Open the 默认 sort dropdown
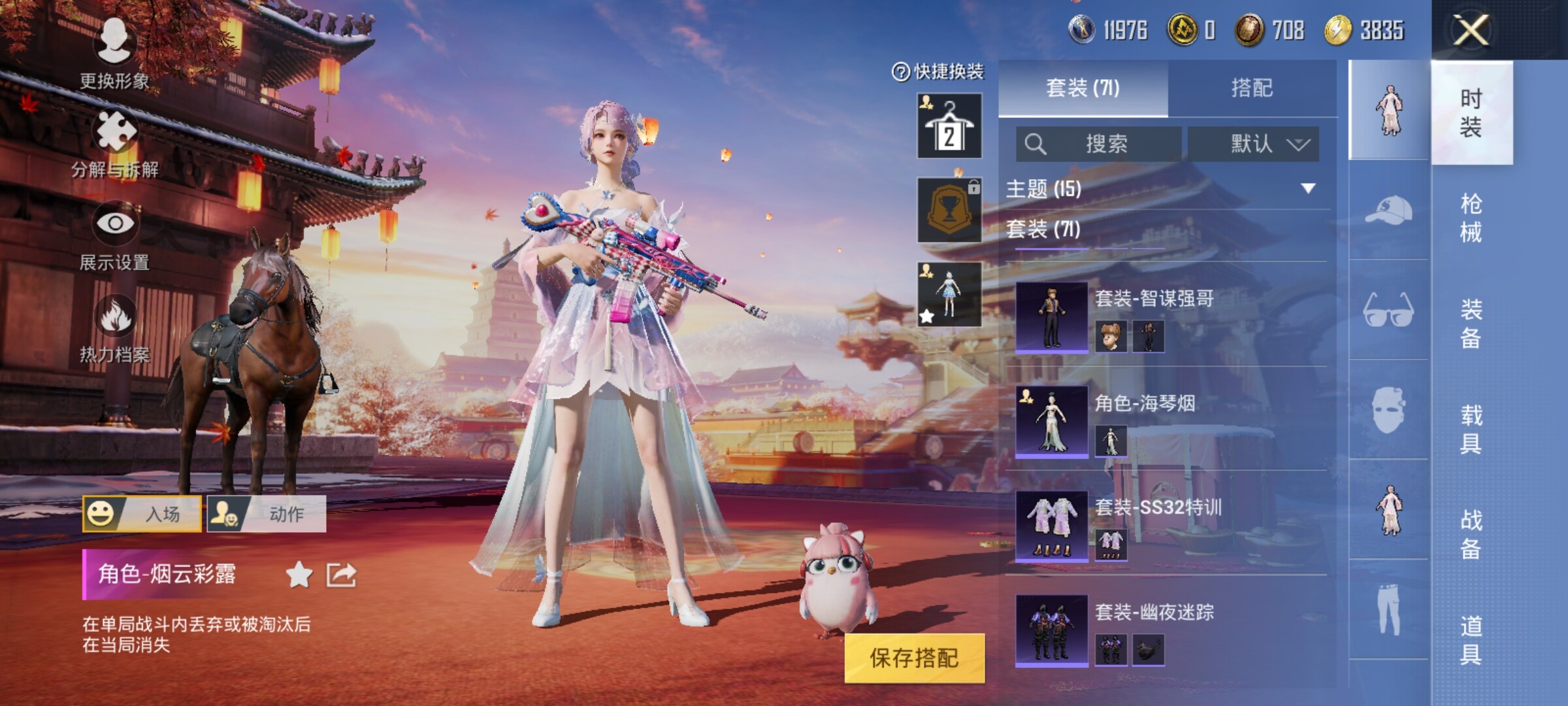 point(1253,144)
